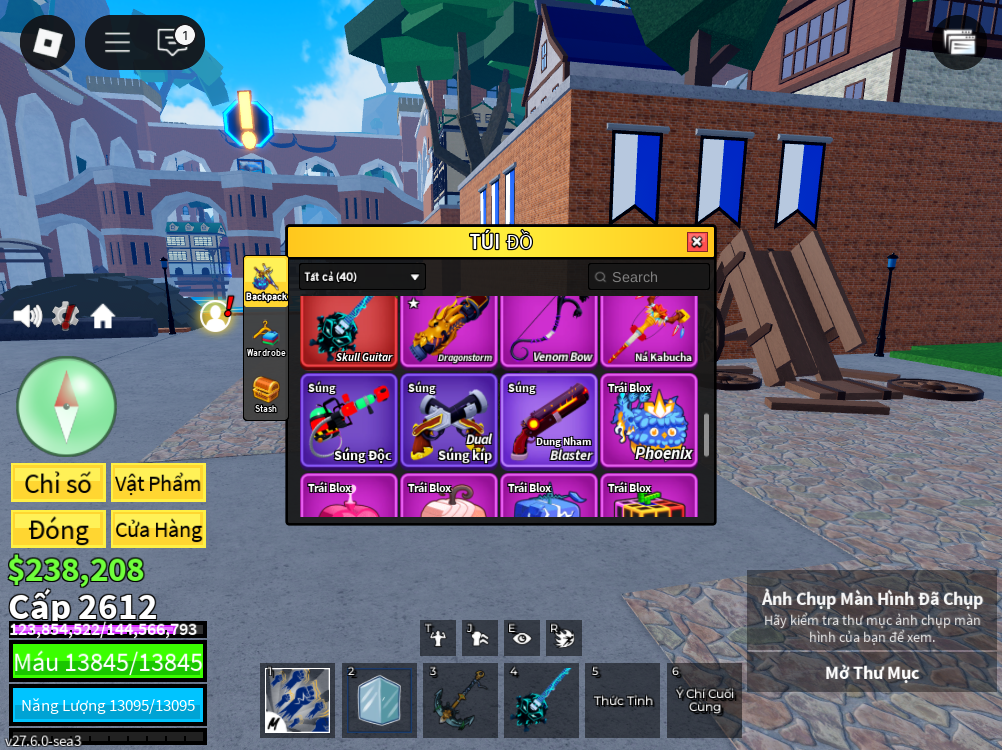Select the Phoenix Trái Blox fruit
The width and height of the screenshot is (1002, 750).
pyautogui.click(x=649, y=421)
